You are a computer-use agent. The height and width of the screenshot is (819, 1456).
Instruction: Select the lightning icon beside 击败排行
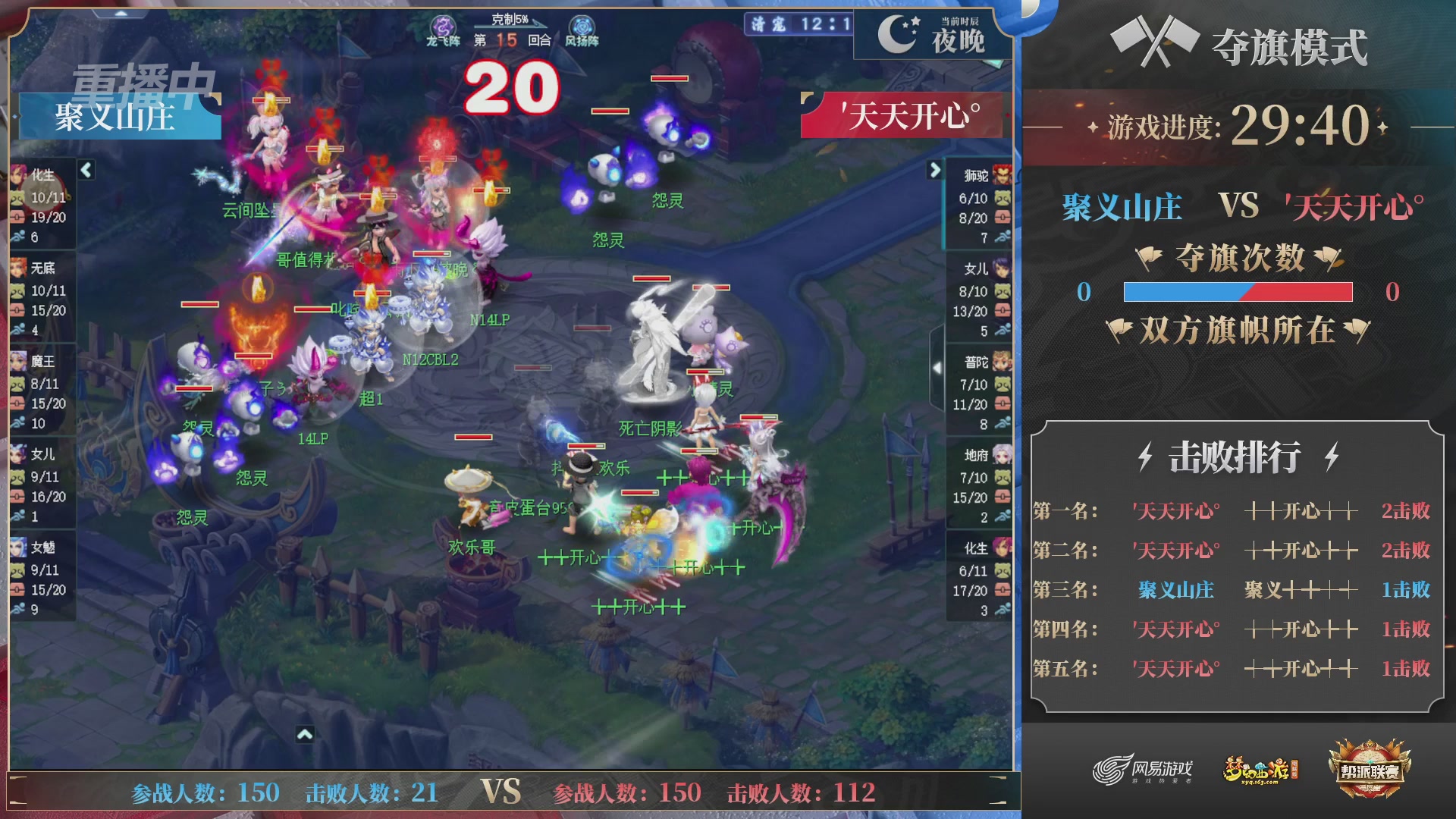coord(1145,455)
